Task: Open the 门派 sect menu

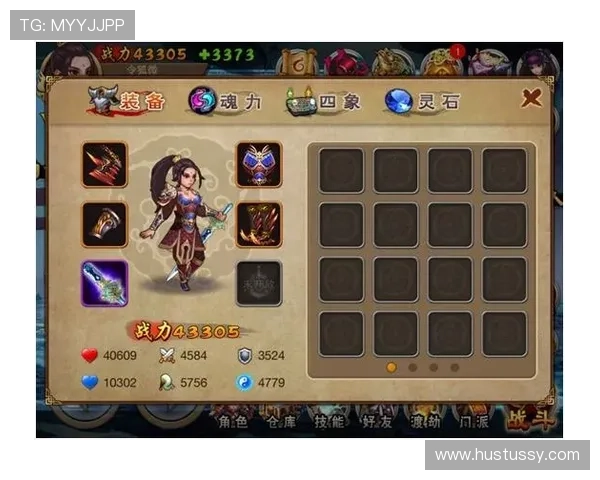Action: [473, 421]
